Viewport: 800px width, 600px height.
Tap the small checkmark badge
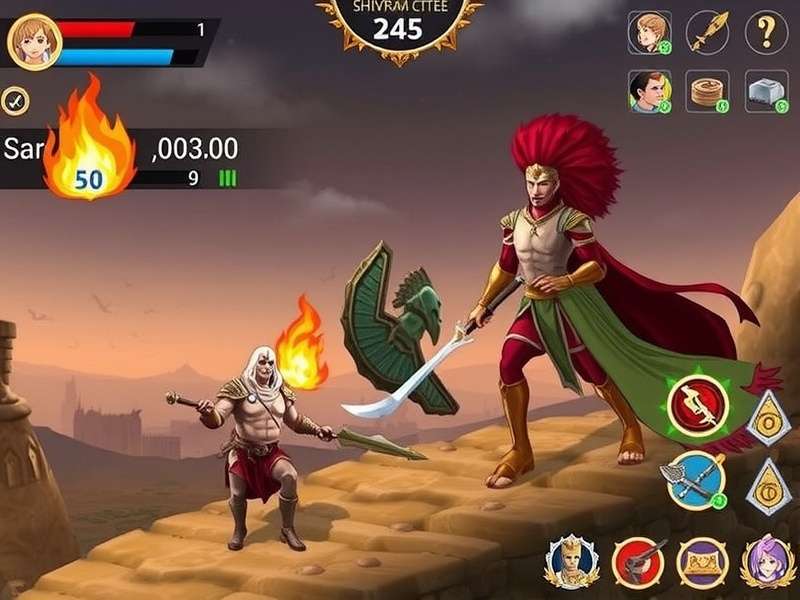coord(14,99)
